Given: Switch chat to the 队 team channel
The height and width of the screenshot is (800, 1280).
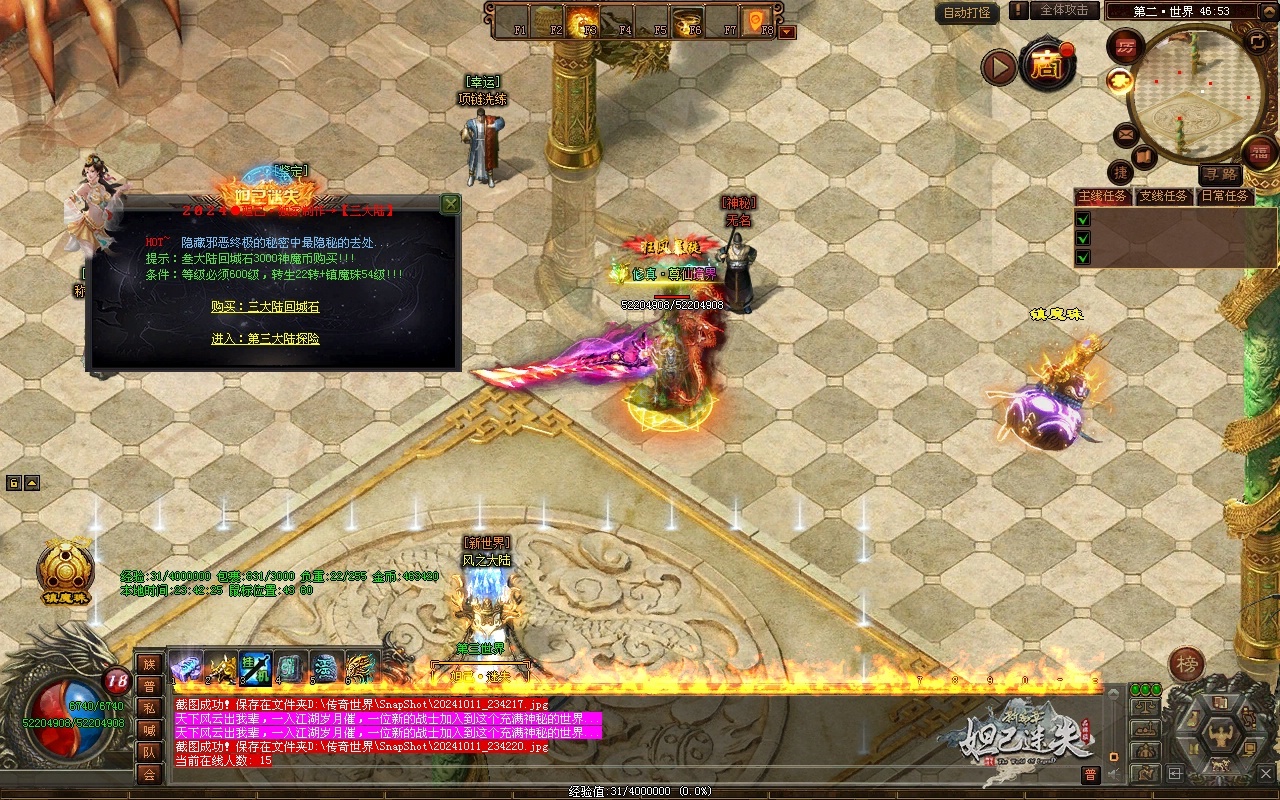Looking at the screenshot, I should point(149,752).
